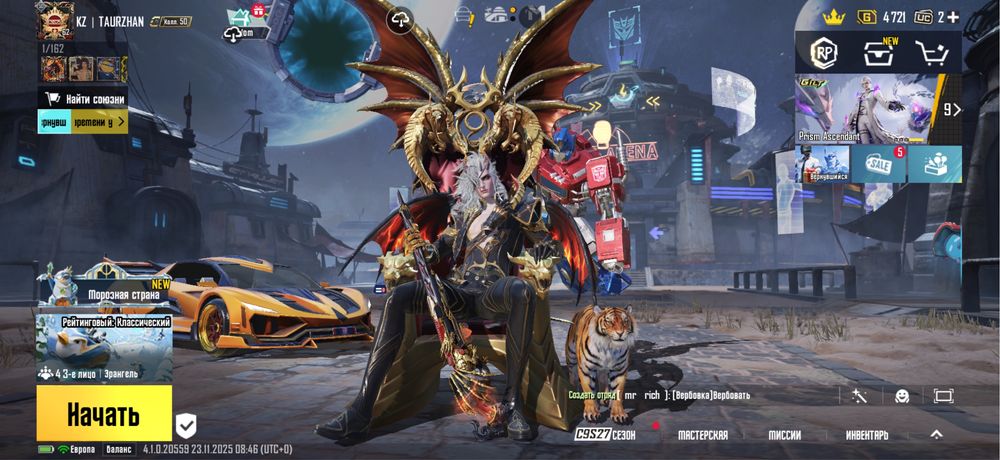Expand the bottom menu with the up arrow
This screenshot has height=460, width=1000.
[936, 434]
